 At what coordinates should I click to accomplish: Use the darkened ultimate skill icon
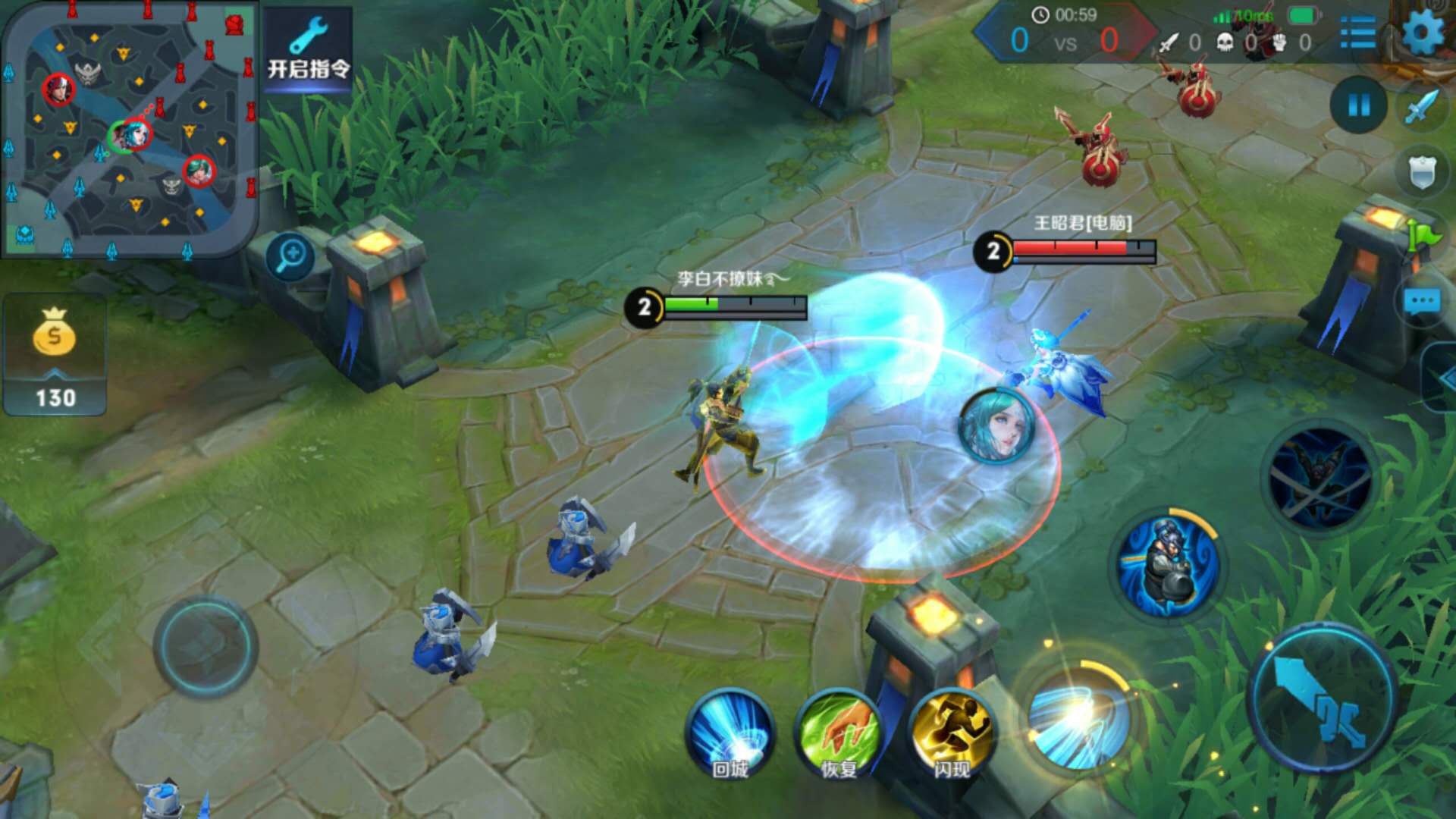pos(1320,478)
